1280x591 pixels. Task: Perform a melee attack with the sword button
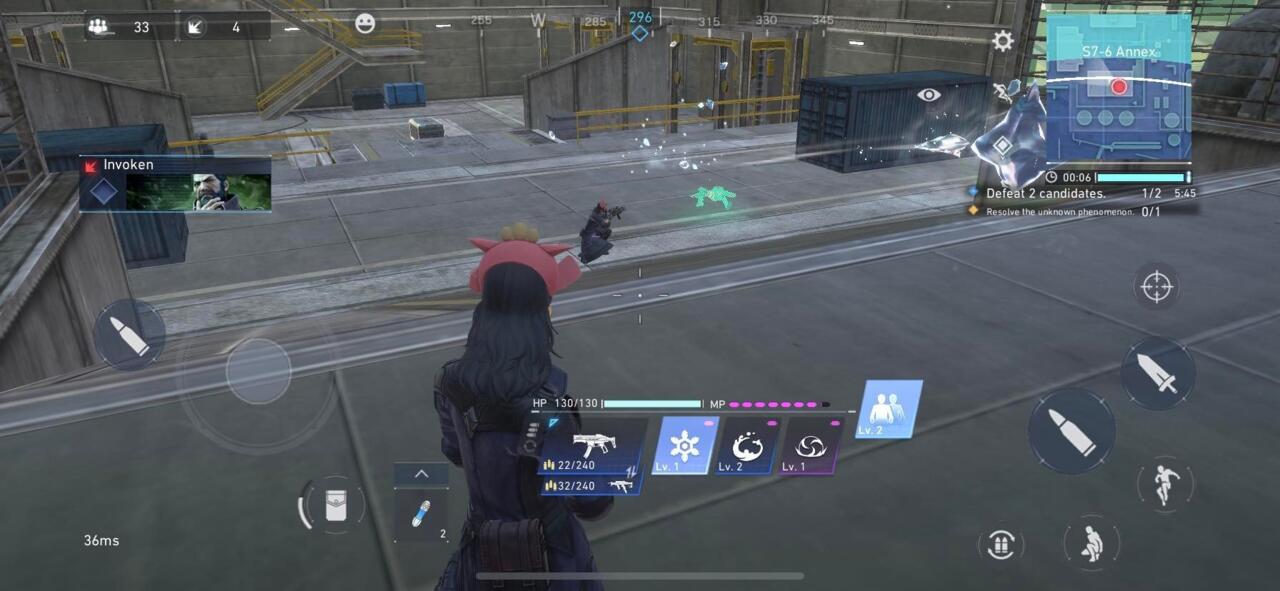click(x=1157, y=373)
